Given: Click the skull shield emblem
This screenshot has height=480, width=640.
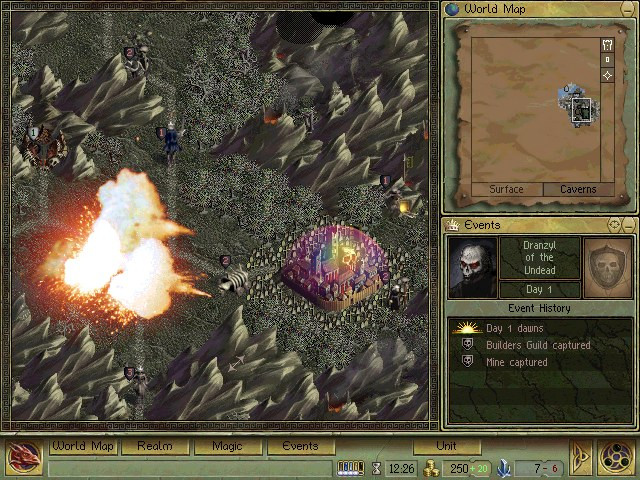Looking at the screenshot, I should coord(608,266).
